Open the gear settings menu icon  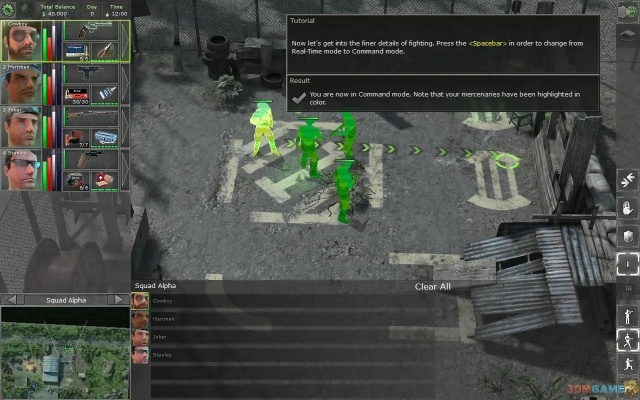9,9
